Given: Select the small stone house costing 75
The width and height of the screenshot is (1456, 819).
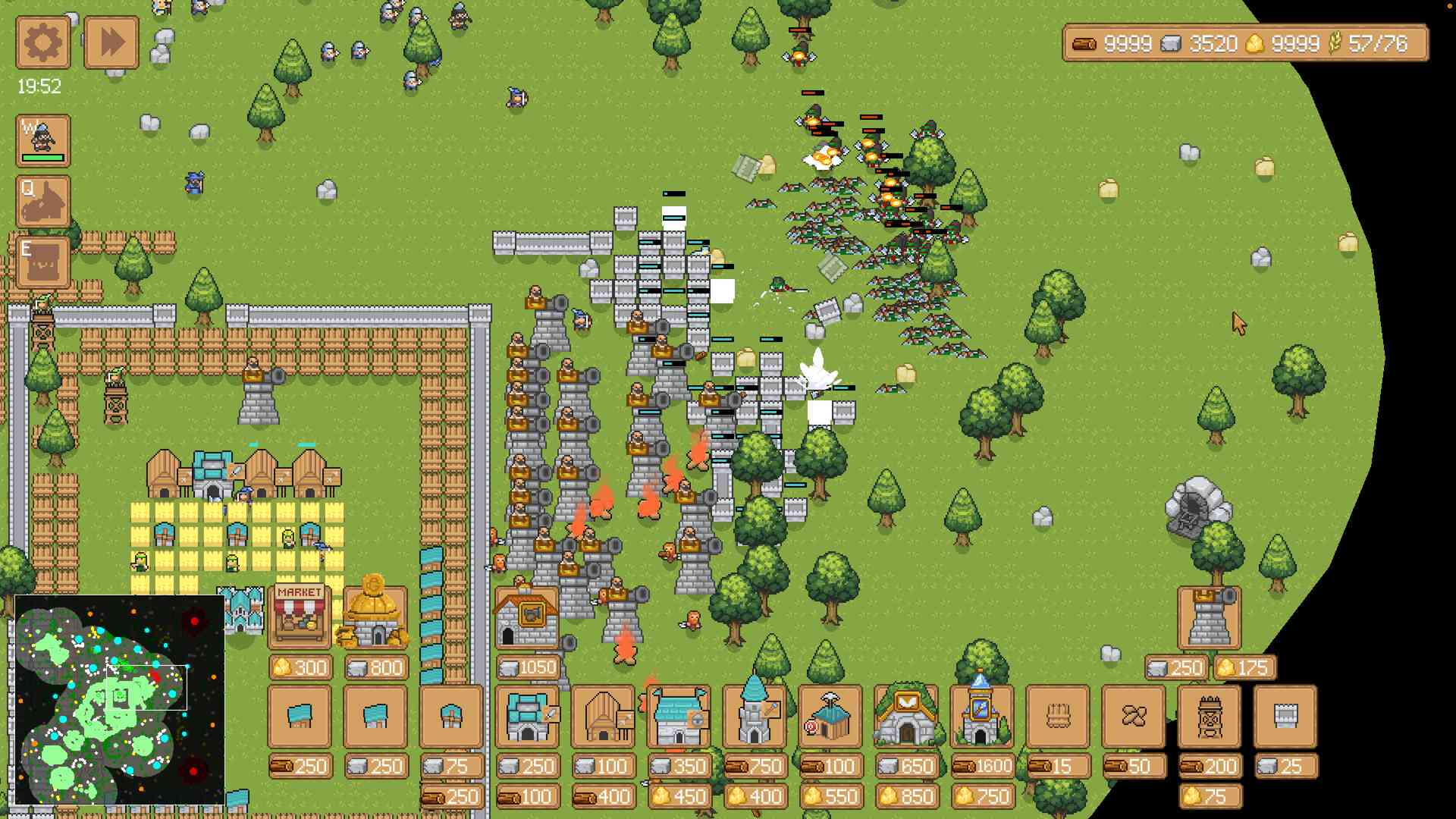Looking at the screenshot, I should pos(451,718).
